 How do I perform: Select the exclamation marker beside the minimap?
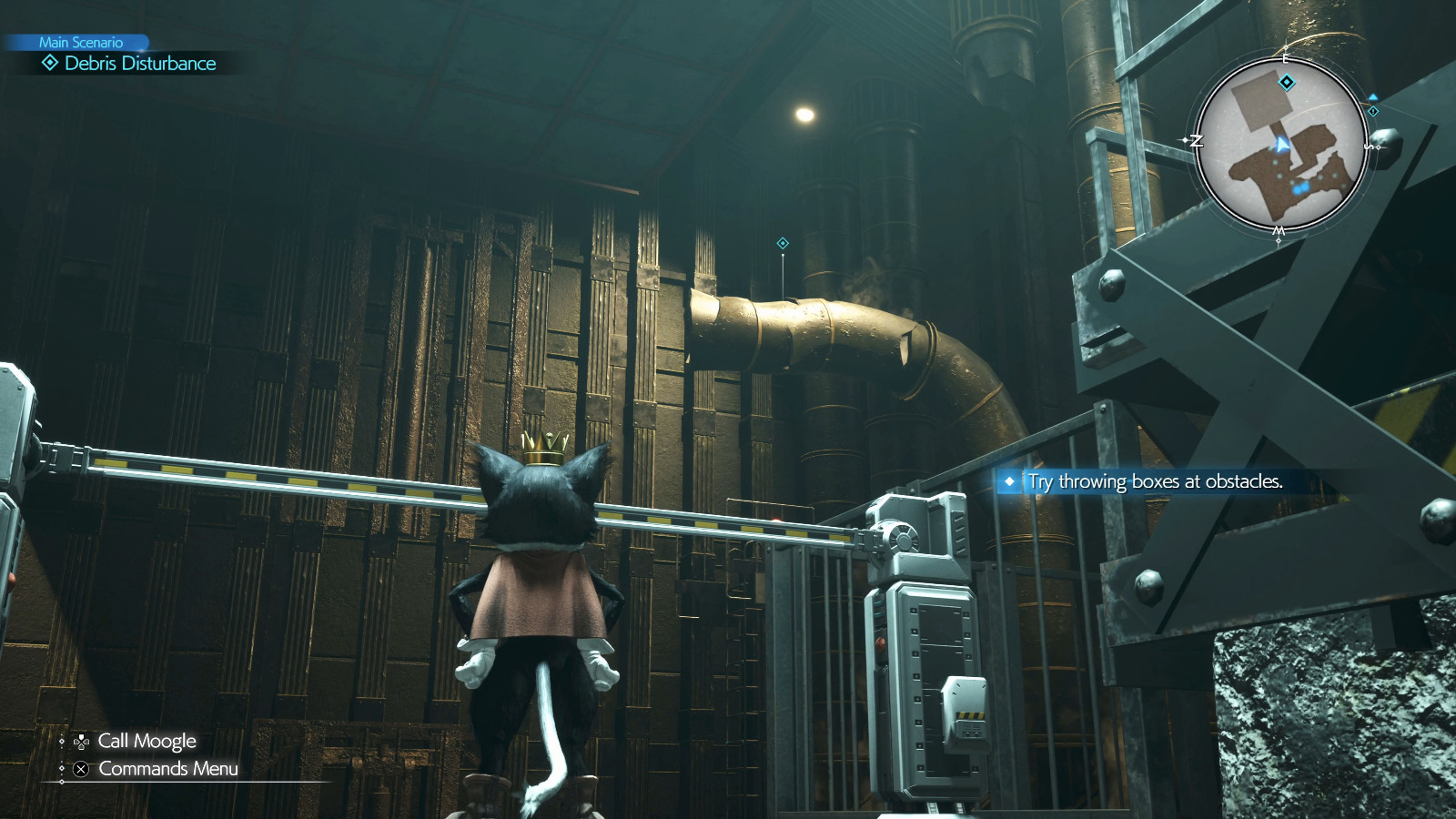pos(1373,112)
